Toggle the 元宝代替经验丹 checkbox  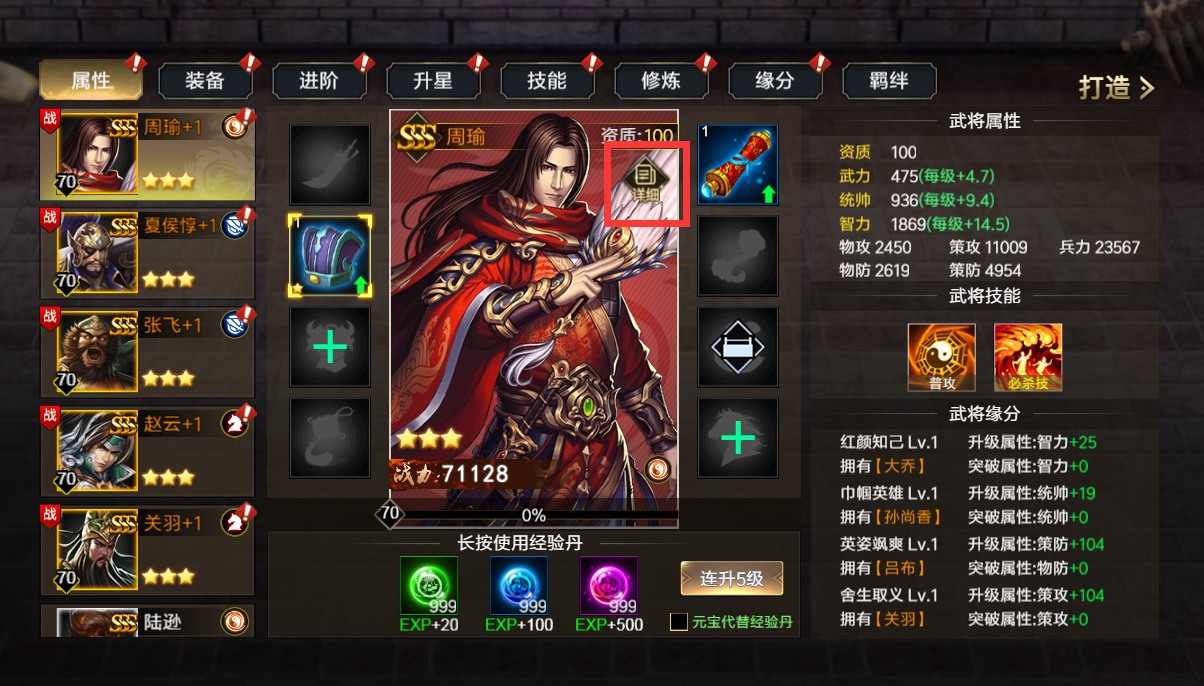point(679,622)
